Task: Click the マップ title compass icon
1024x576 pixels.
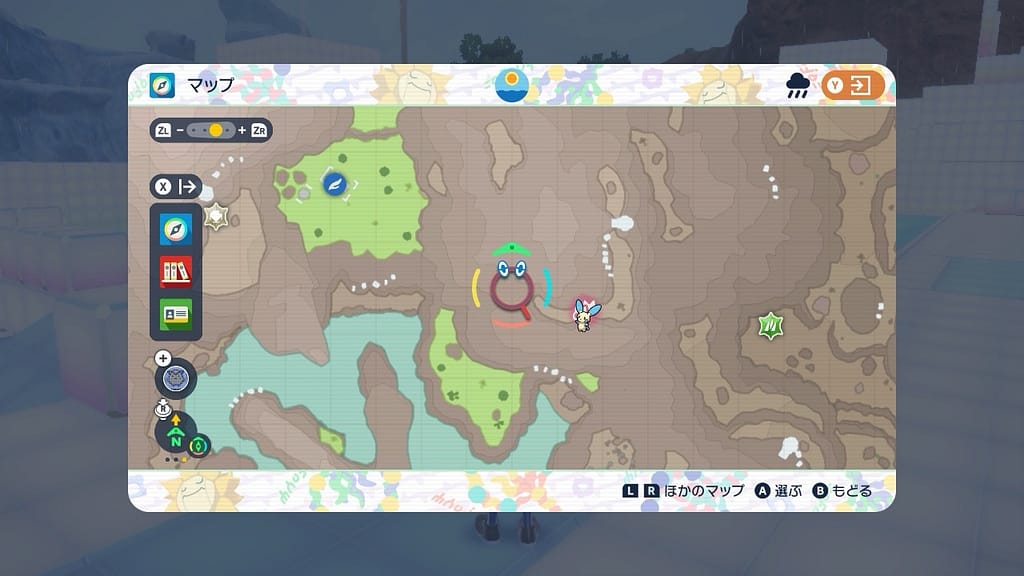Action: (162, 86)
